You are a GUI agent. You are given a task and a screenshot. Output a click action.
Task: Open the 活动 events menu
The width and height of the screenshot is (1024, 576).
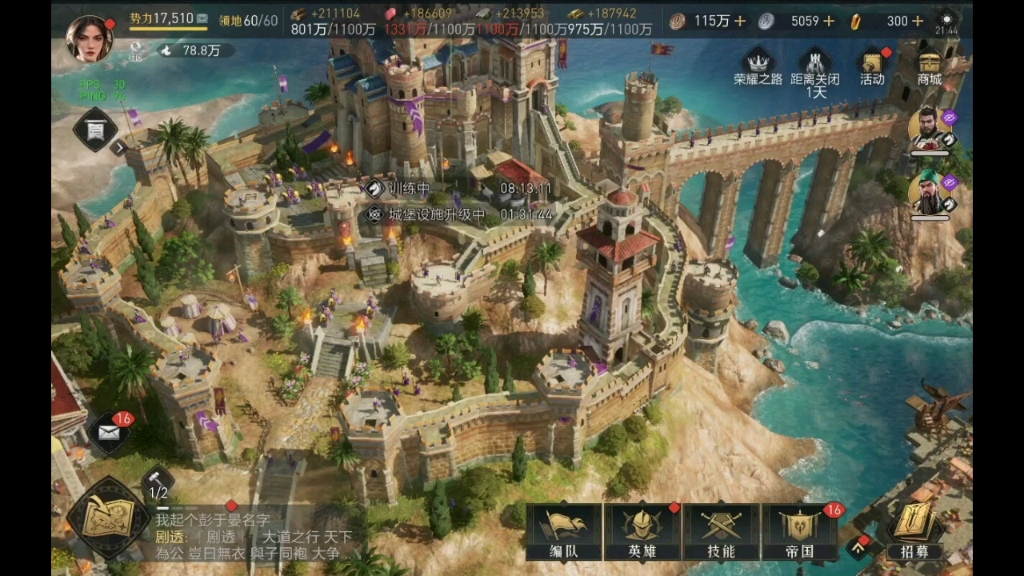pyautogui.click(x=872, y=66)
